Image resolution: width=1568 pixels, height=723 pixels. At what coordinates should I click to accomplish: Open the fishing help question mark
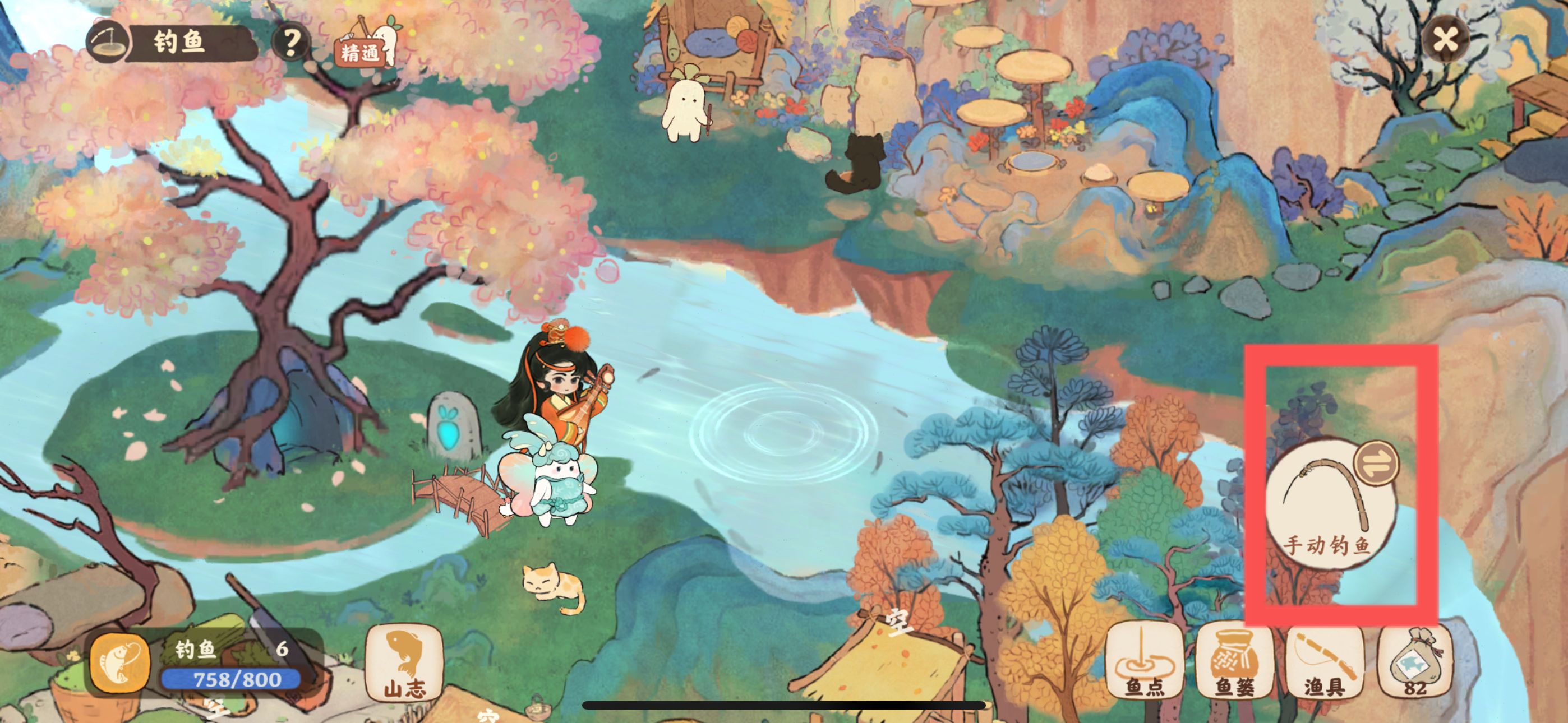click(291, 41)
